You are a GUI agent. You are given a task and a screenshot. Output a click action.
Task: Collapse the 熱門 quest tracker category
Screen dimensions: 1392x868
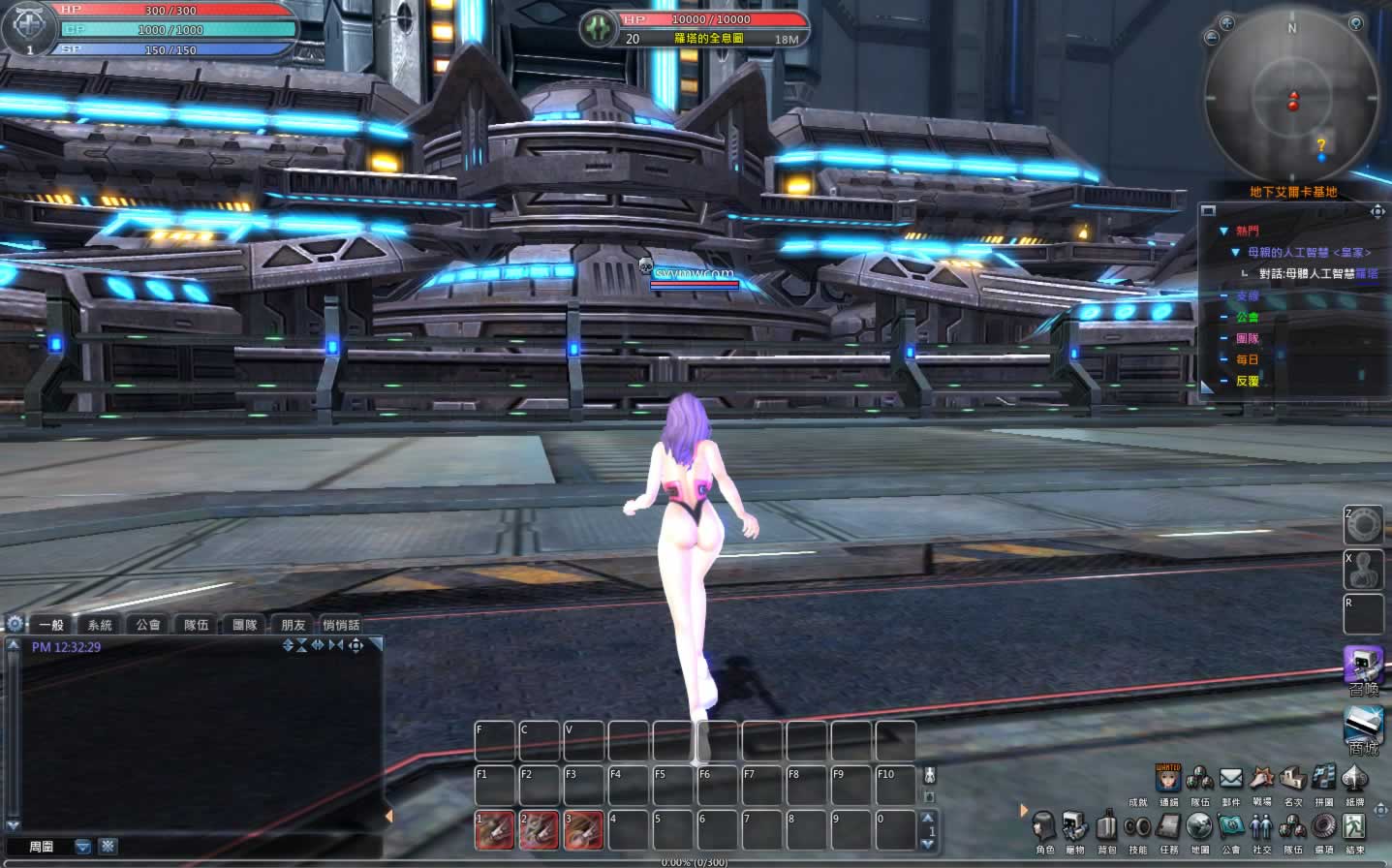(1224, 232)
